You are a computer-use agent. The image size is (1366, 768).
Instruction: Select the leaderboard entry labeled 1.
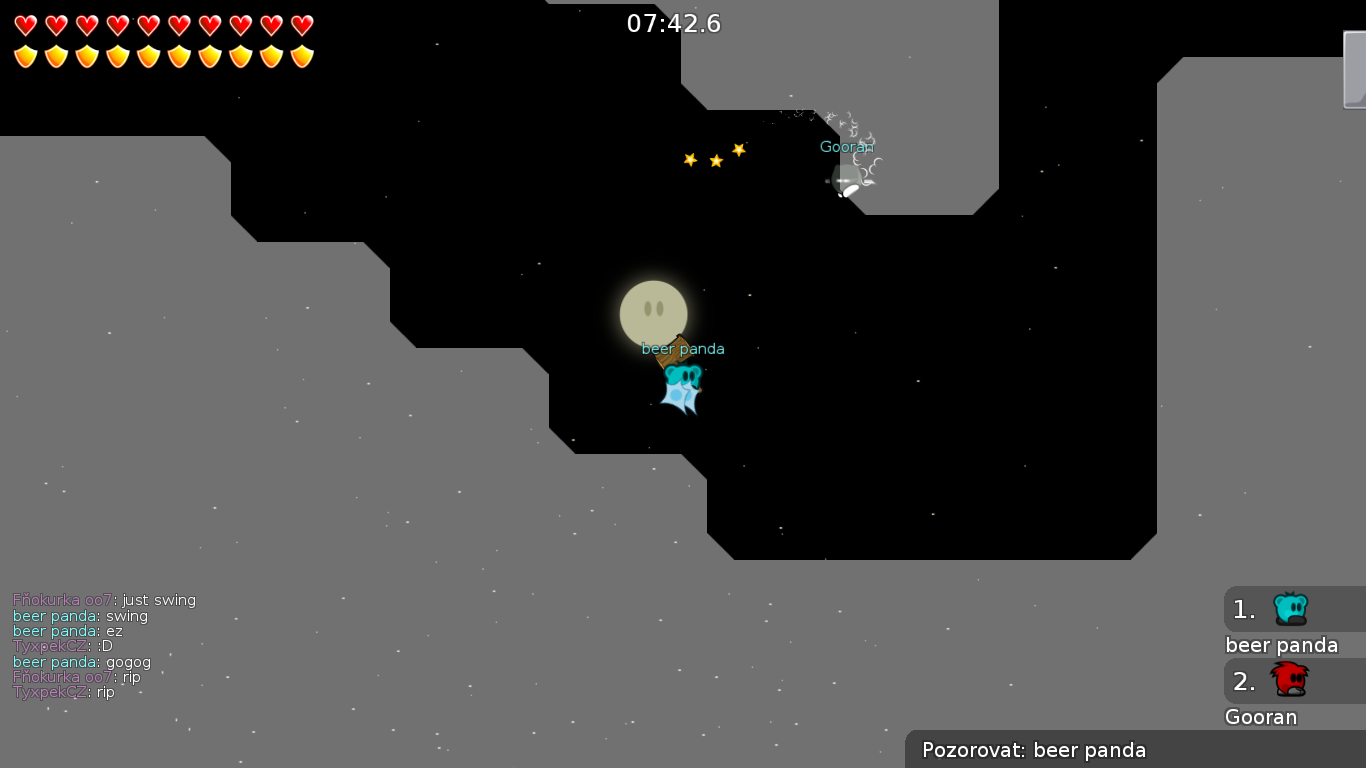pos(1243,609)
